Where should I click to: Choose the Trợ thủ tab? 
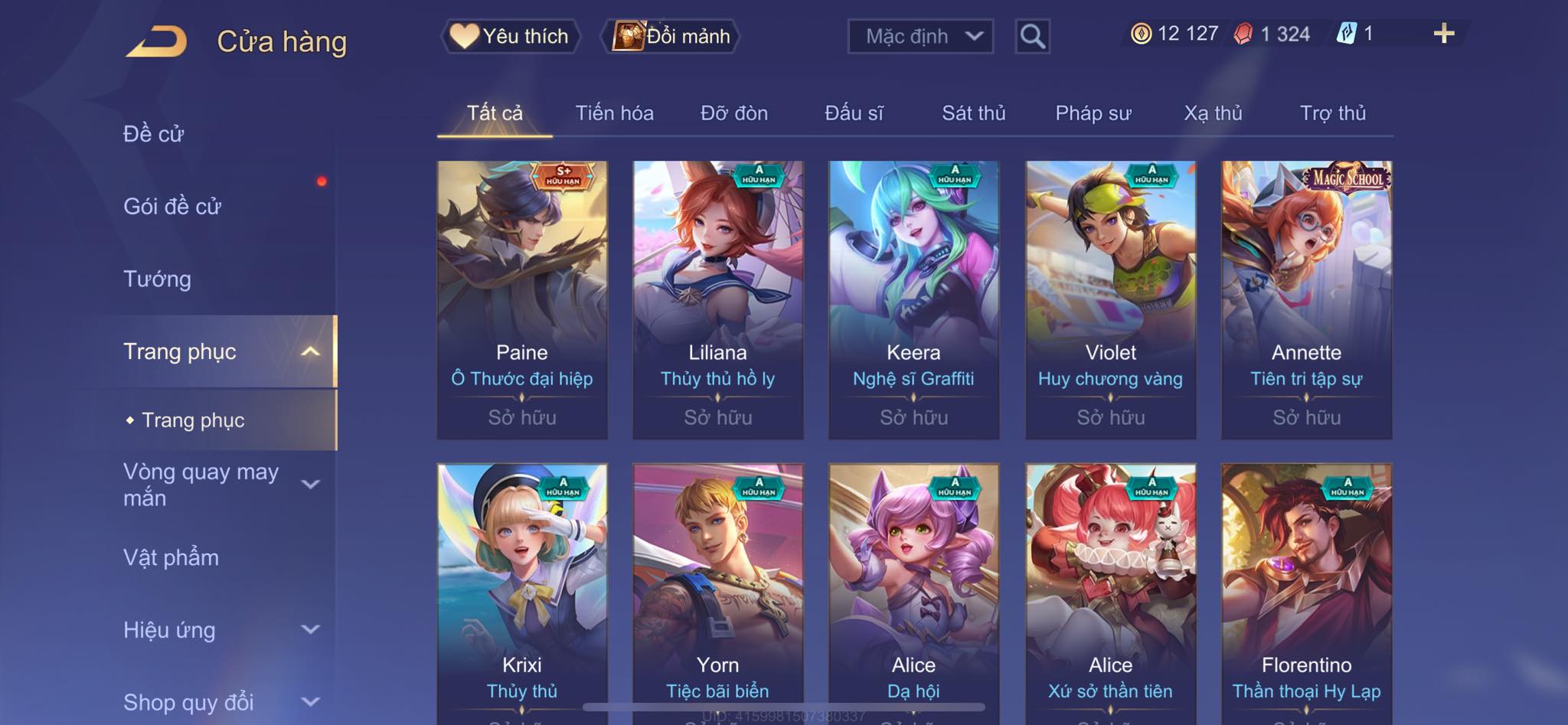pos(1332,113)
